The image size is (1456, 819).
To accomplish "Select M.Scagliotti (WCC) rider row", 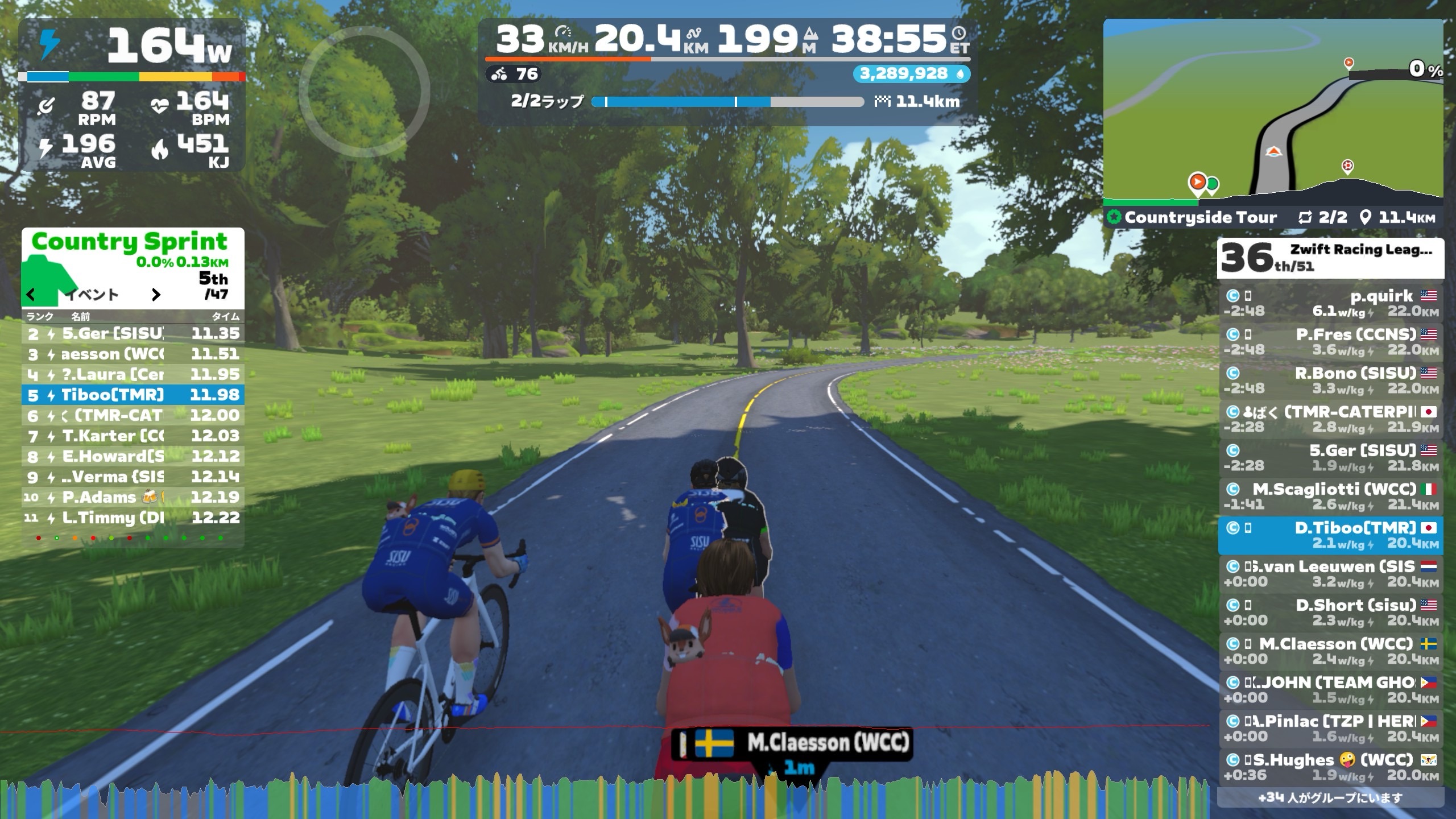I will (x=1330, y=497).
